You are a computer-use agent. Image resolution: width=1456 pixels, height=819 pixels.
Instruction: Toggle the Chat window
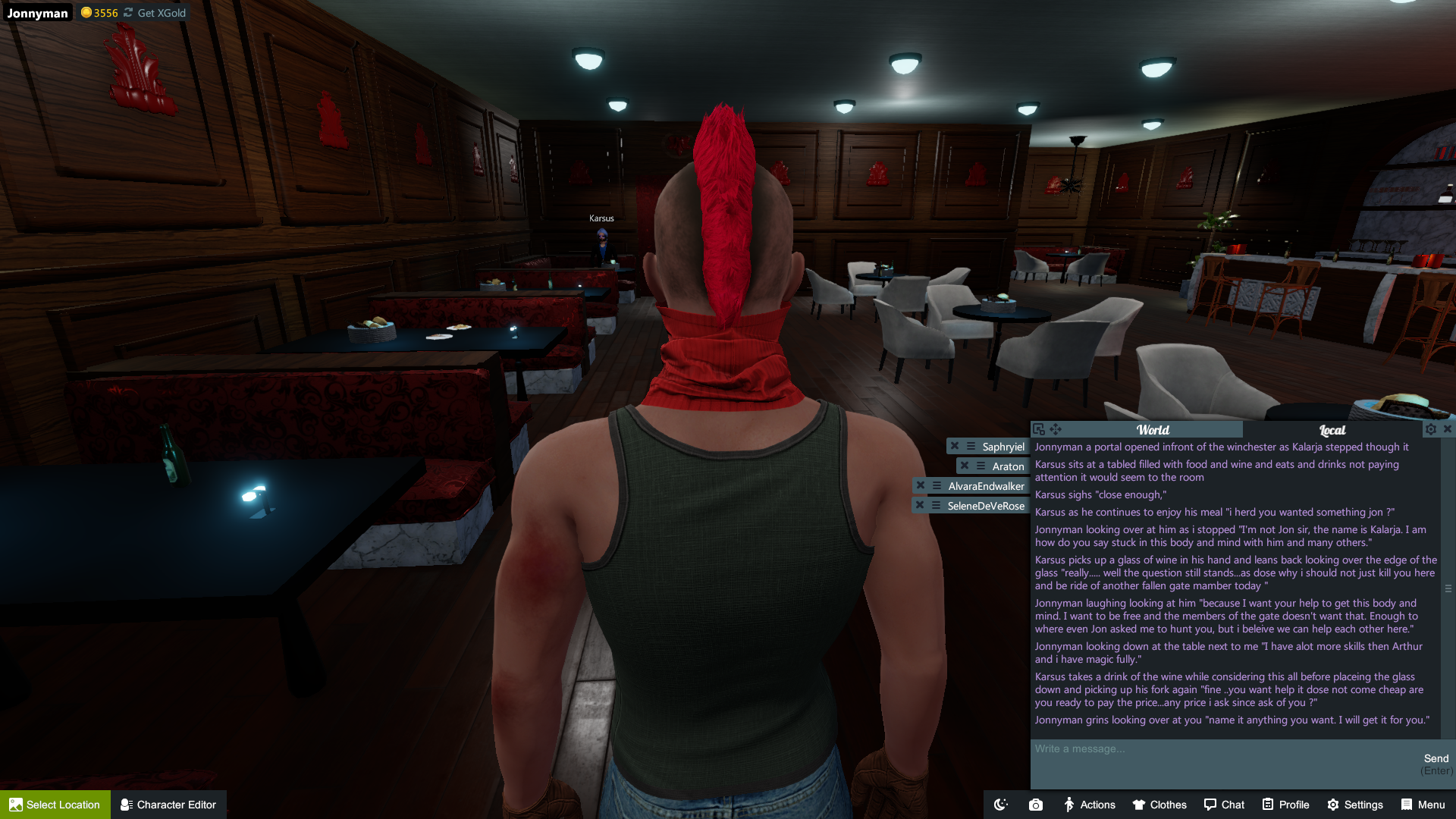coord(1224,805)
